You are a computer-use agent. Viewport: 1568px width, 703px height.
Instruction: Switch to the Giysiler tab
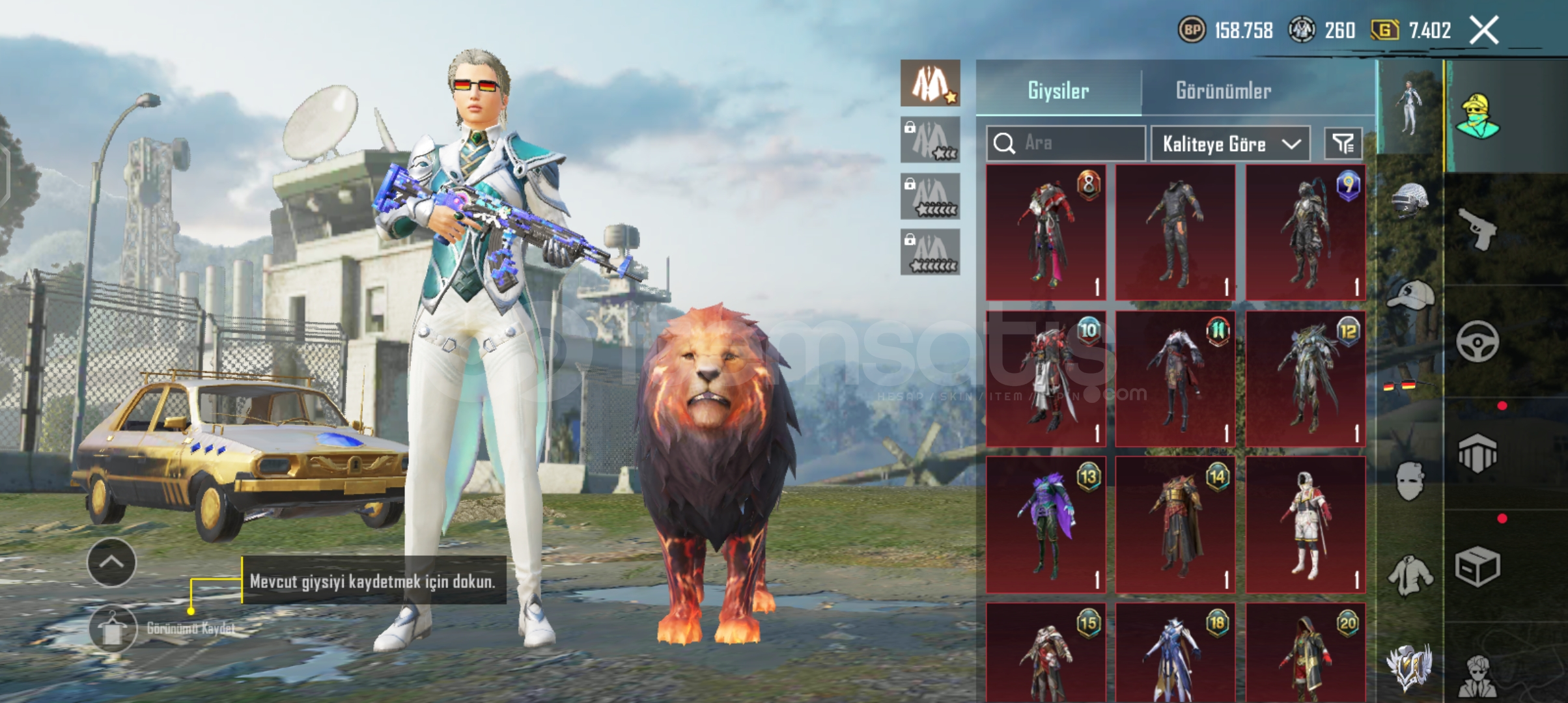[x=1058, y=90]
